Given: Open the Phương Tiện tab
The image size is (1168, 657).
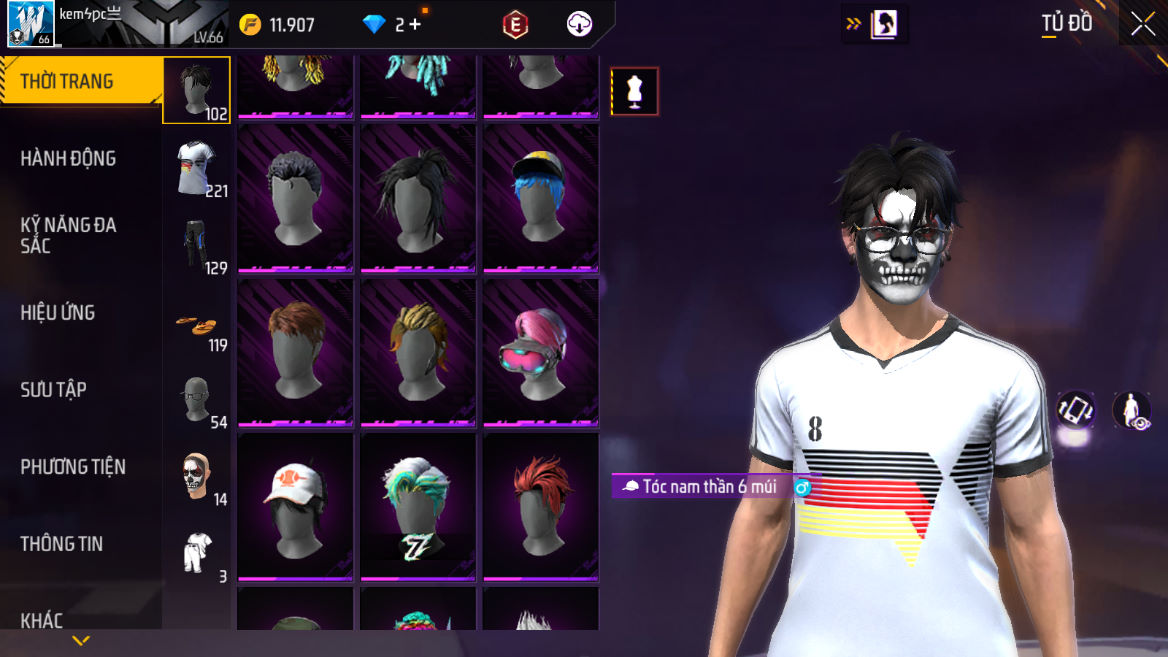Looking at the screenshot, I should click(x=73, y=467).
